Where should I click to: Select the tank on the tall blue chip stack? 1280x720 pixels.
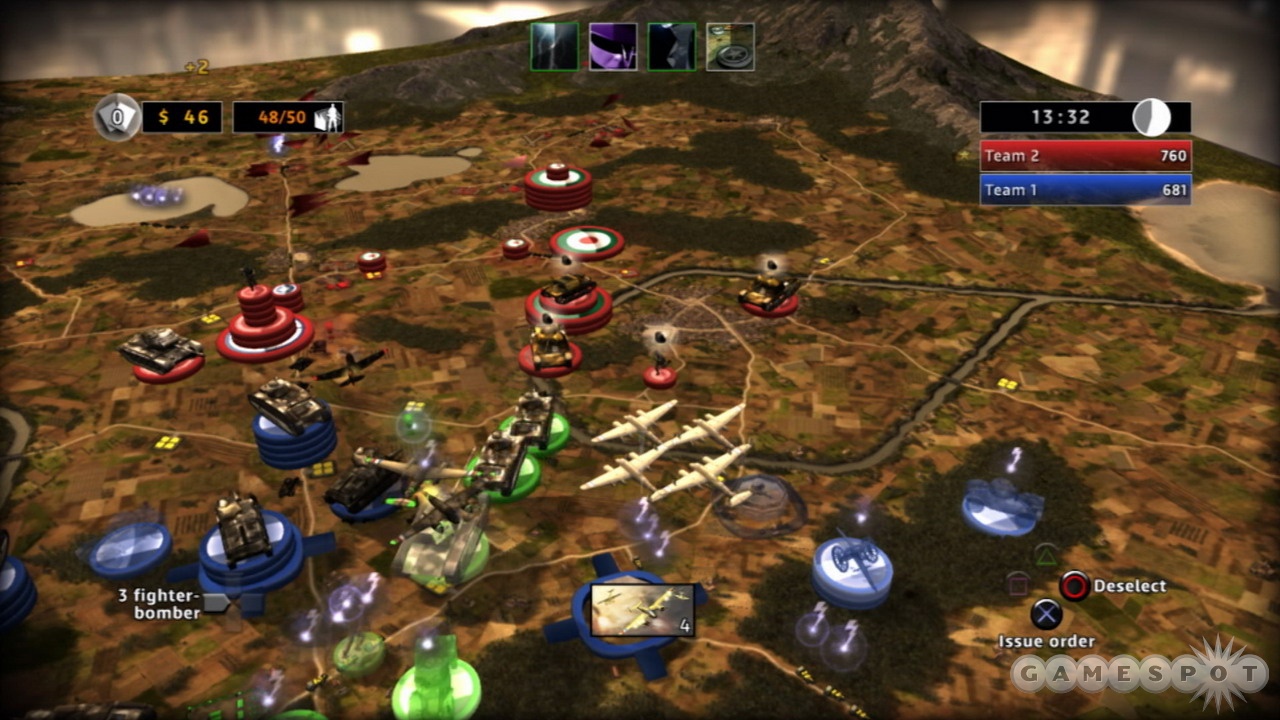tap(289, 408)
